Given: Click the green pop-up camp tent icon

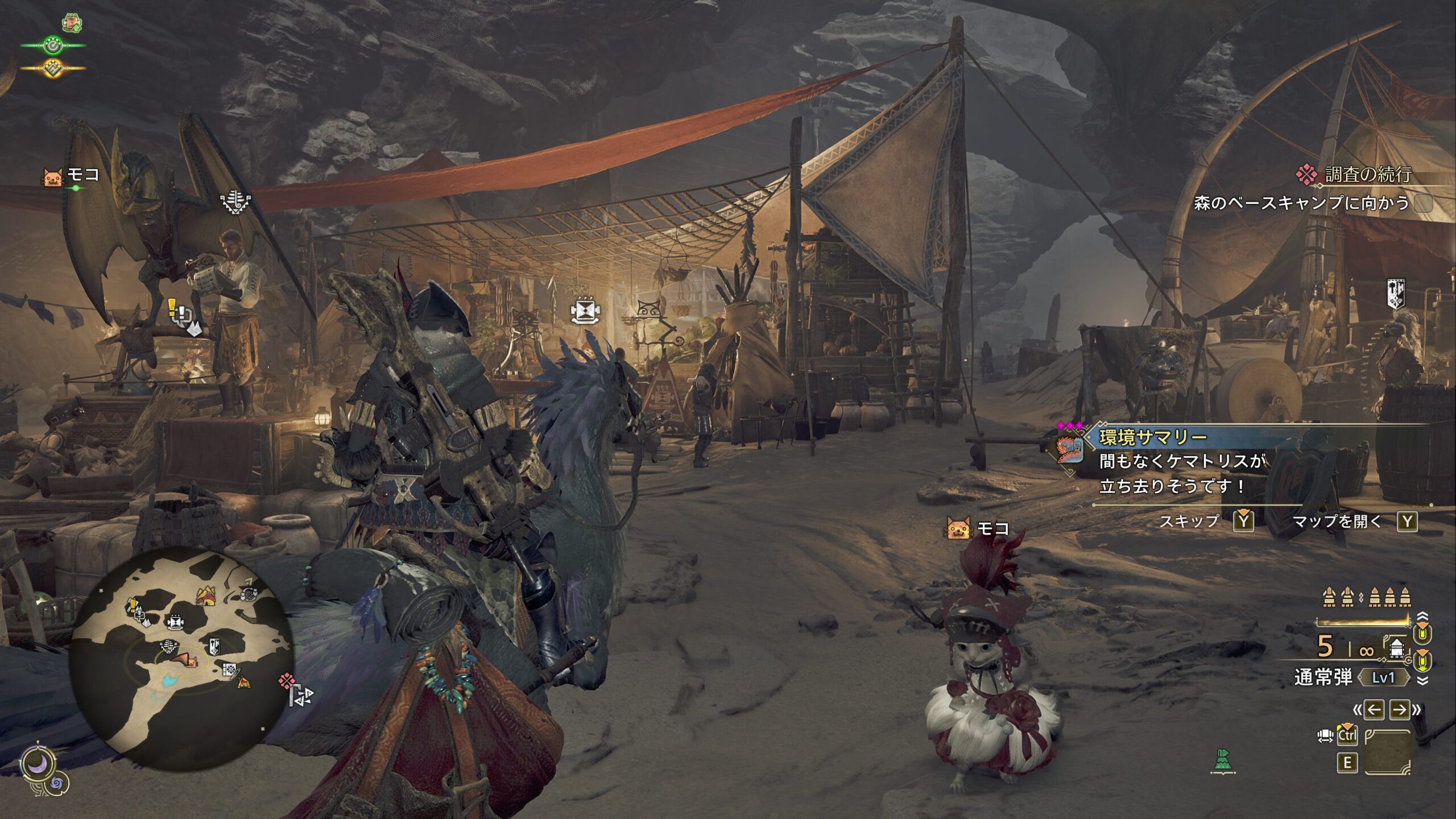Looking at the screenshot, I should click(x=1224, y=761).
